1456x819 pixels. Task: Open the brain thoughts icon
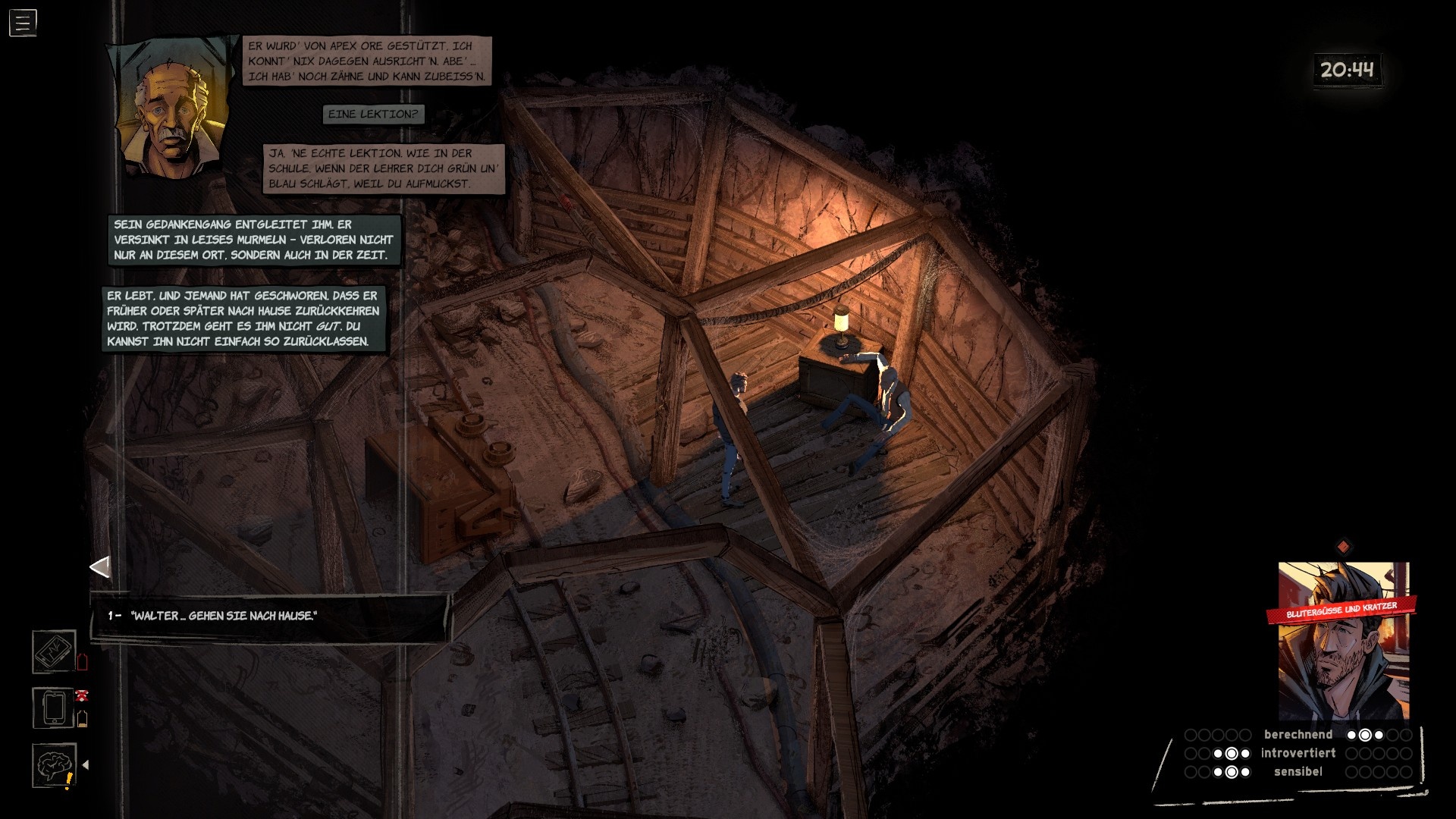click(x=54, y=764)
